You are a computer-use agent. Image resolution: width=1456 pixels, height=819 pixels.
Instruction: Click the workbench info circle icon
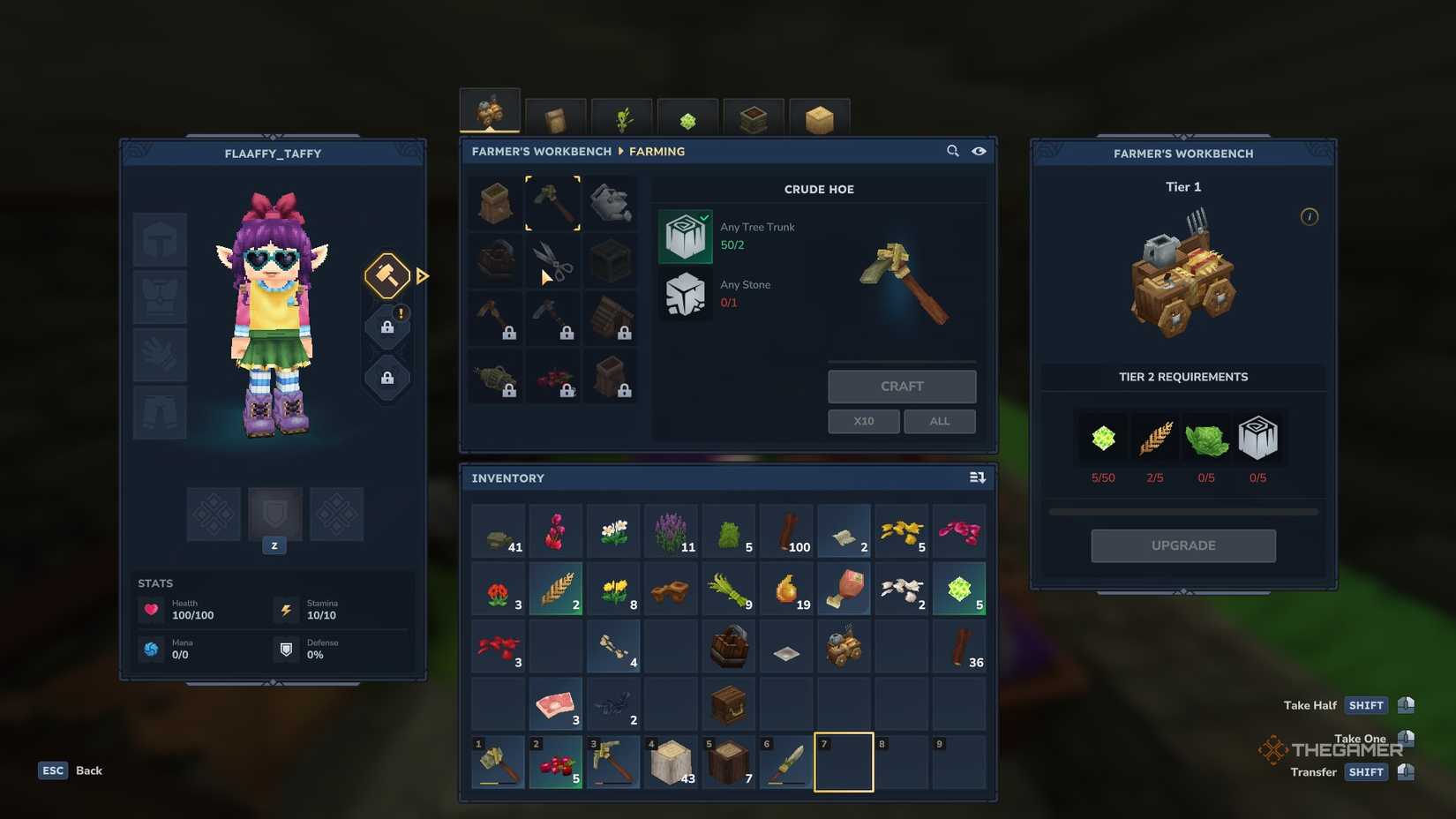click(x=1310, y=216)
